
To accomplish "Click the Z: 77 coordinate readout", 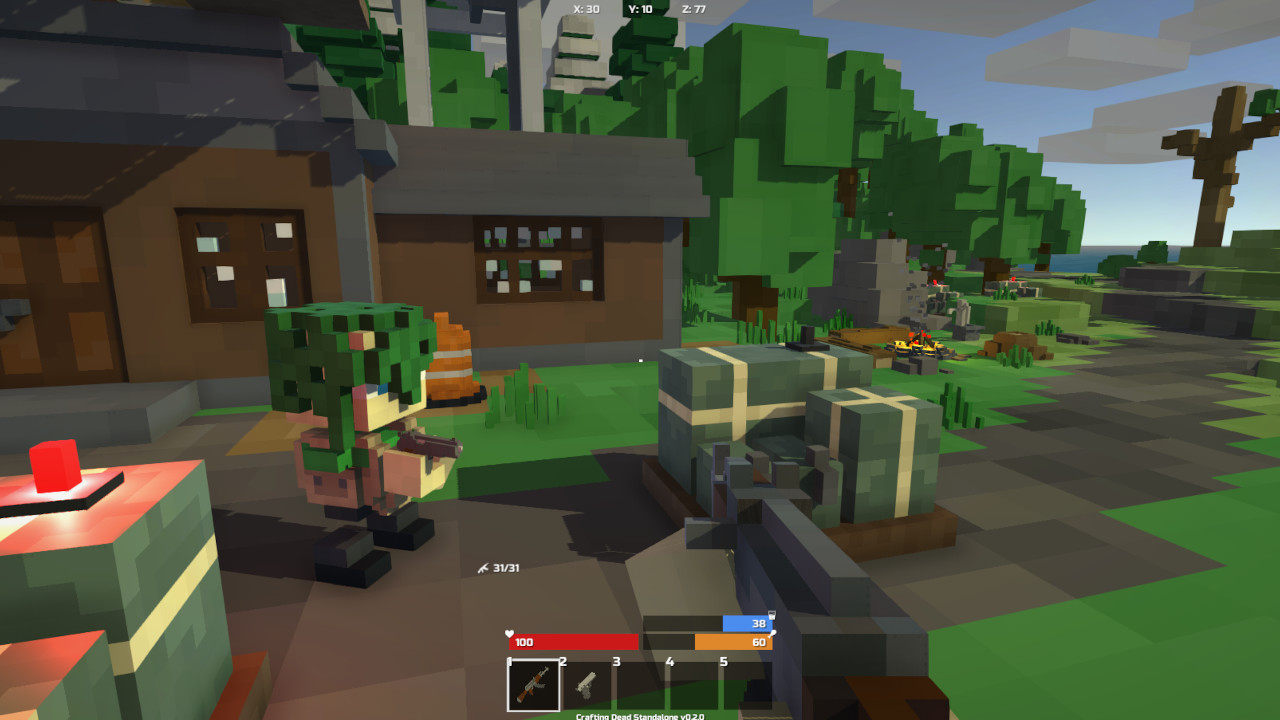I will [x=694, y=8].
